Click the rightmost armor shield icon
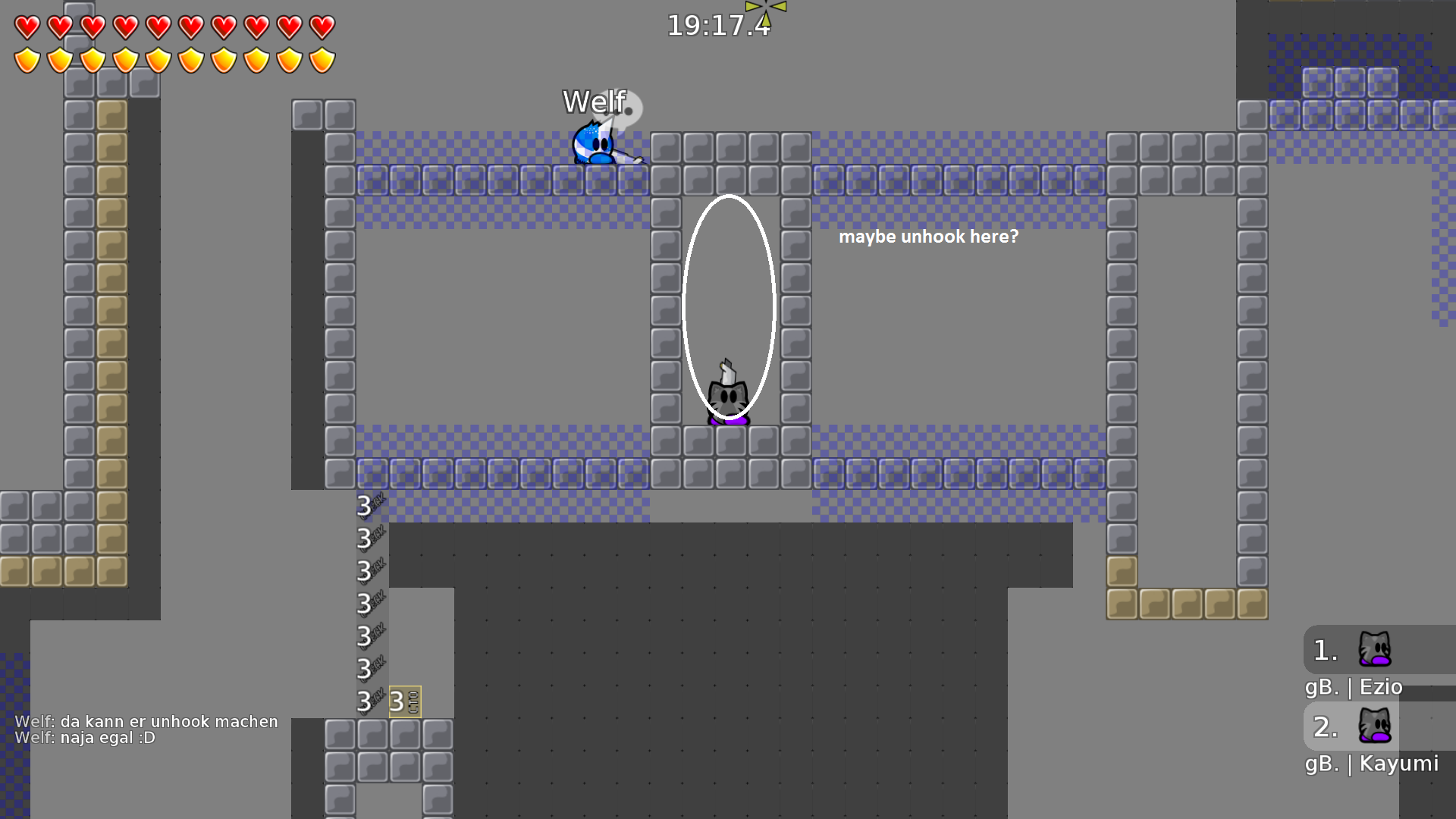Image resolution: width=1456 pixels, height=819 pixels. pyautogui.click(x=322, y=59)
